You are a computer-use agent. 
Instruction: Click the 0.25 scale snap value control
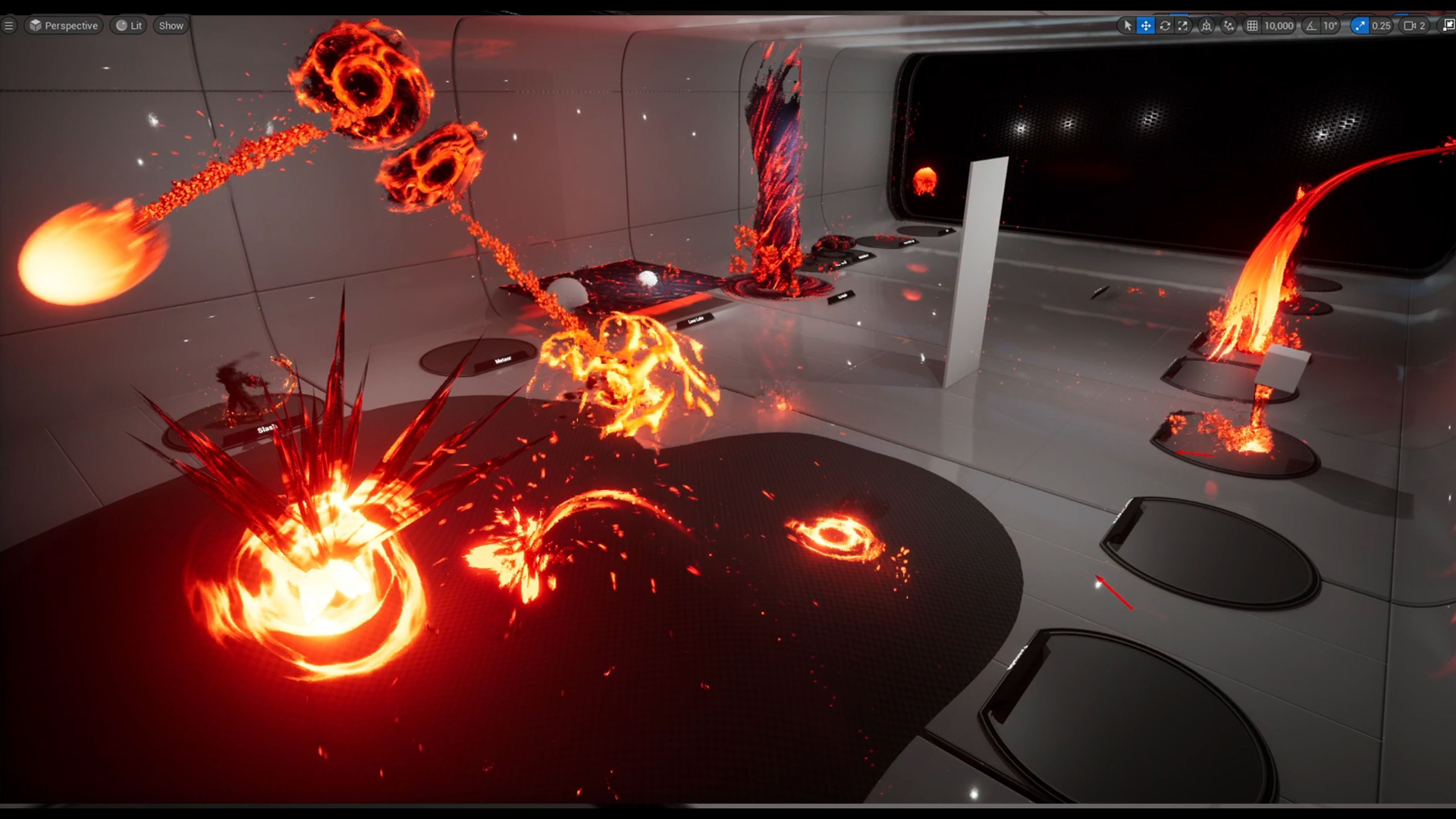tap(1382, 25)
